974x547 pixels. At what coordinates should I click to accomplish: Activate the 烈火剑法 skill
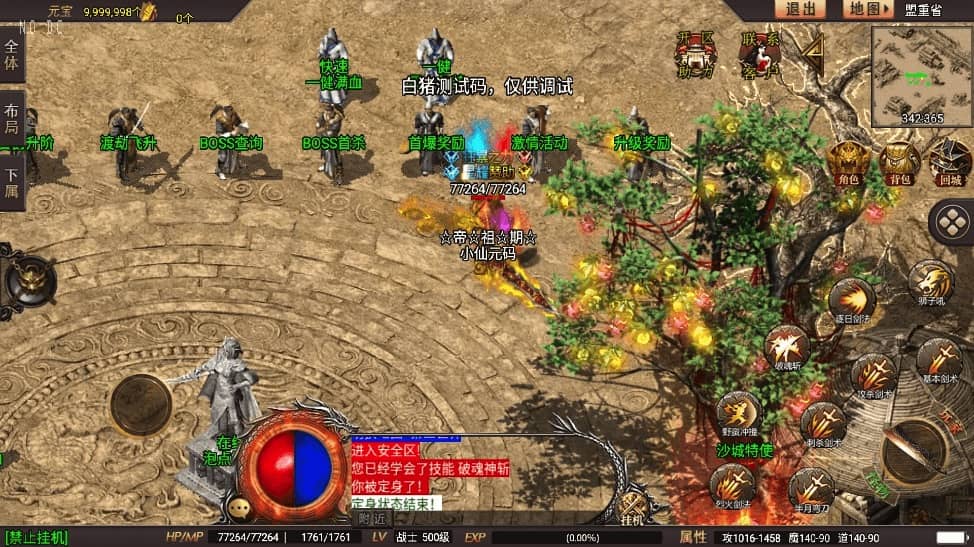(x=732, y=486)
